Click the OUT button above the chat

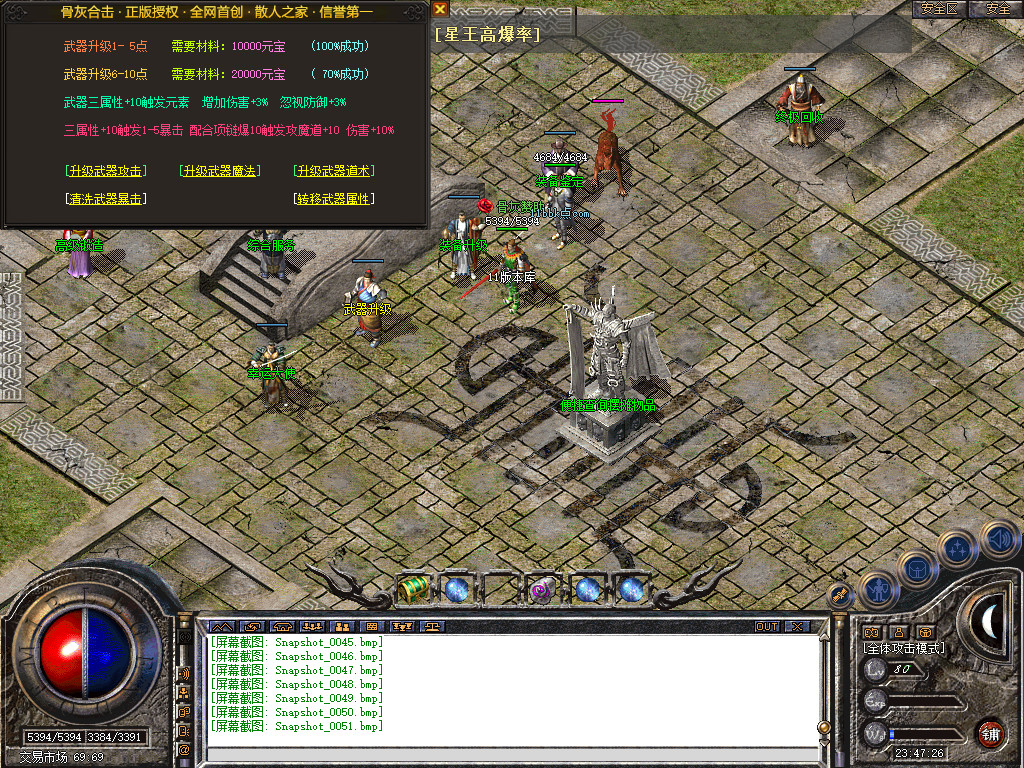[x=766, y=627]
